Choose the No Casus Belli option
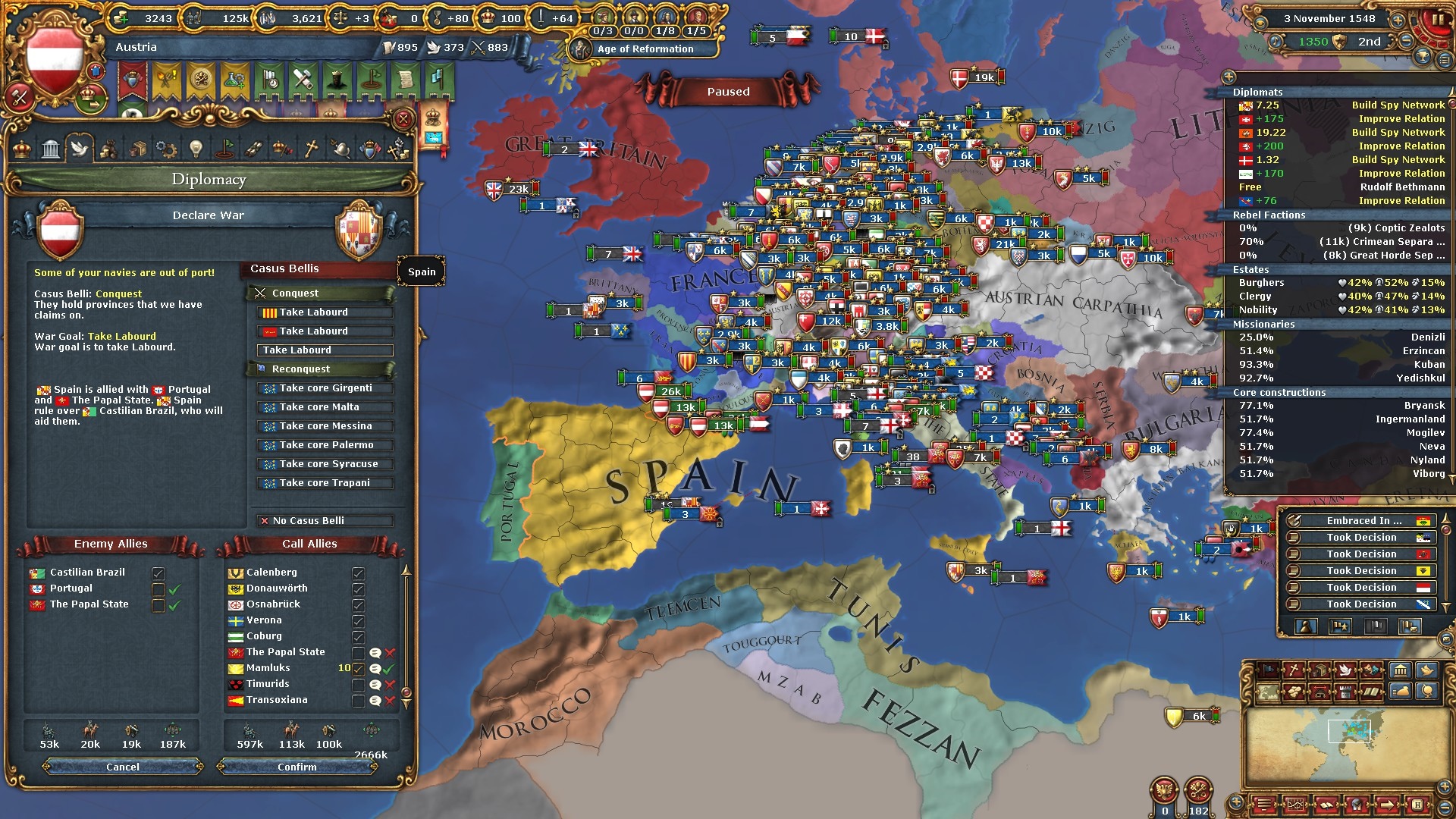The image size is (1456, 819). pyautogui.click(x=325, y=521)
